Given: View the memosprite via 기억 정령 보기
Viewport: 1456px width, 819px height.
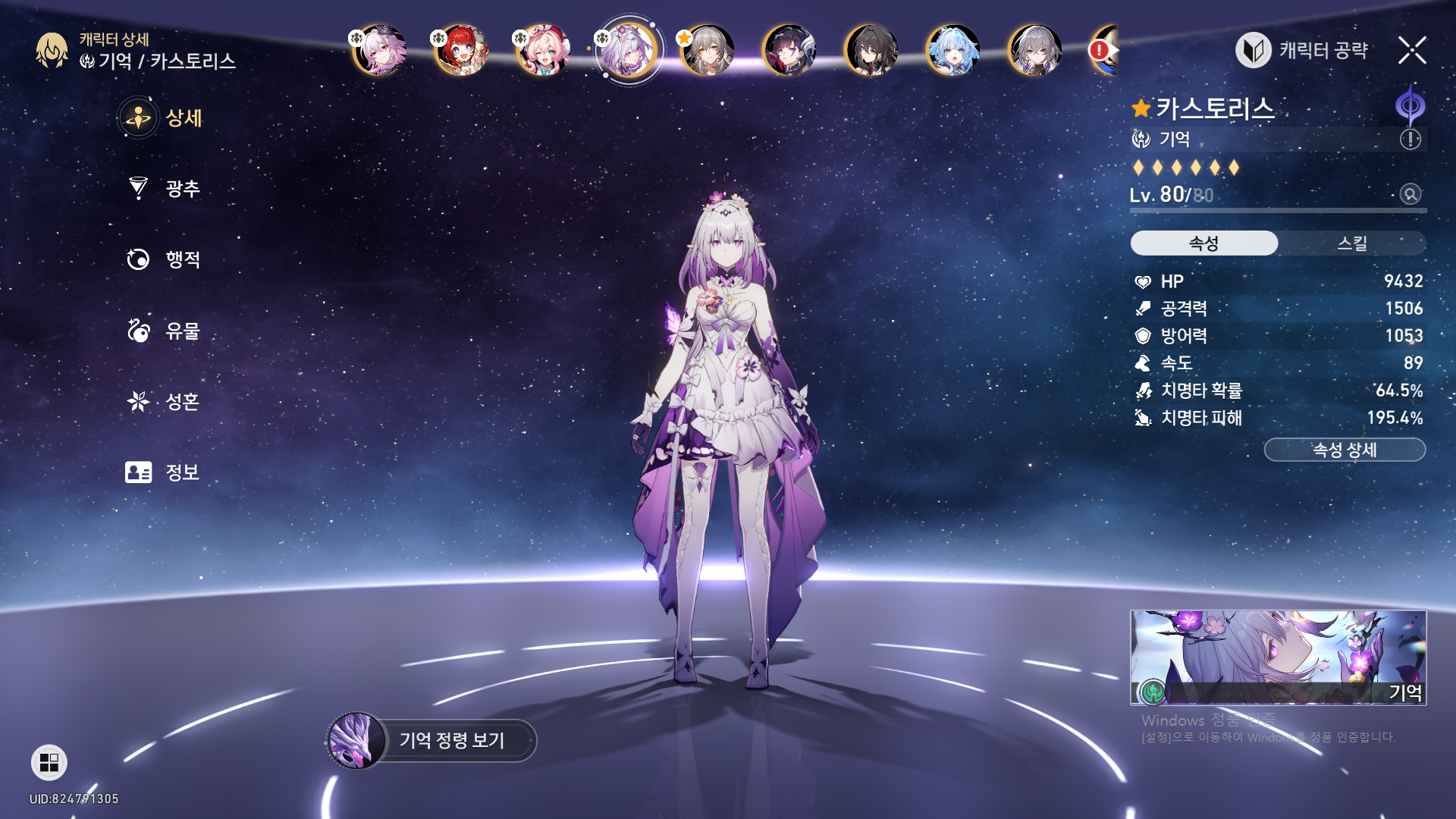Looking at the screenshot, I should 432,740.
